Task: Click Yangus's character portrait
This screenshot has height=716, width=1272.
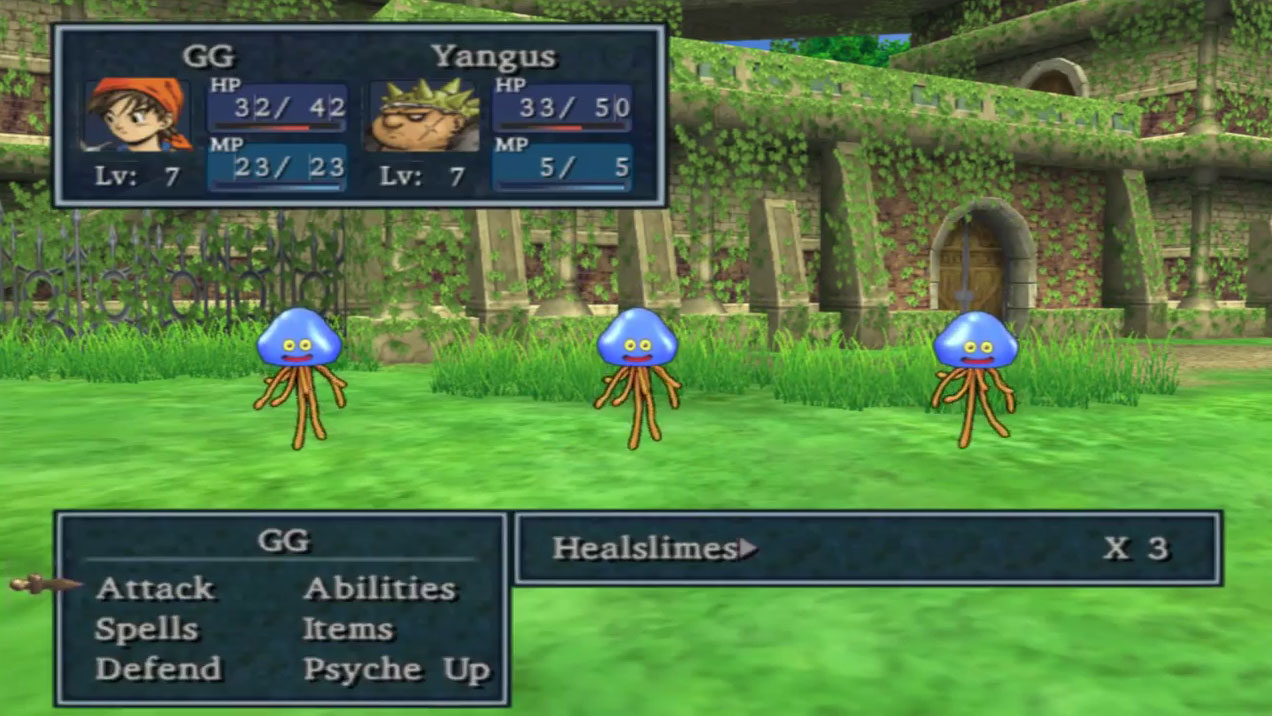Action: 424,116
